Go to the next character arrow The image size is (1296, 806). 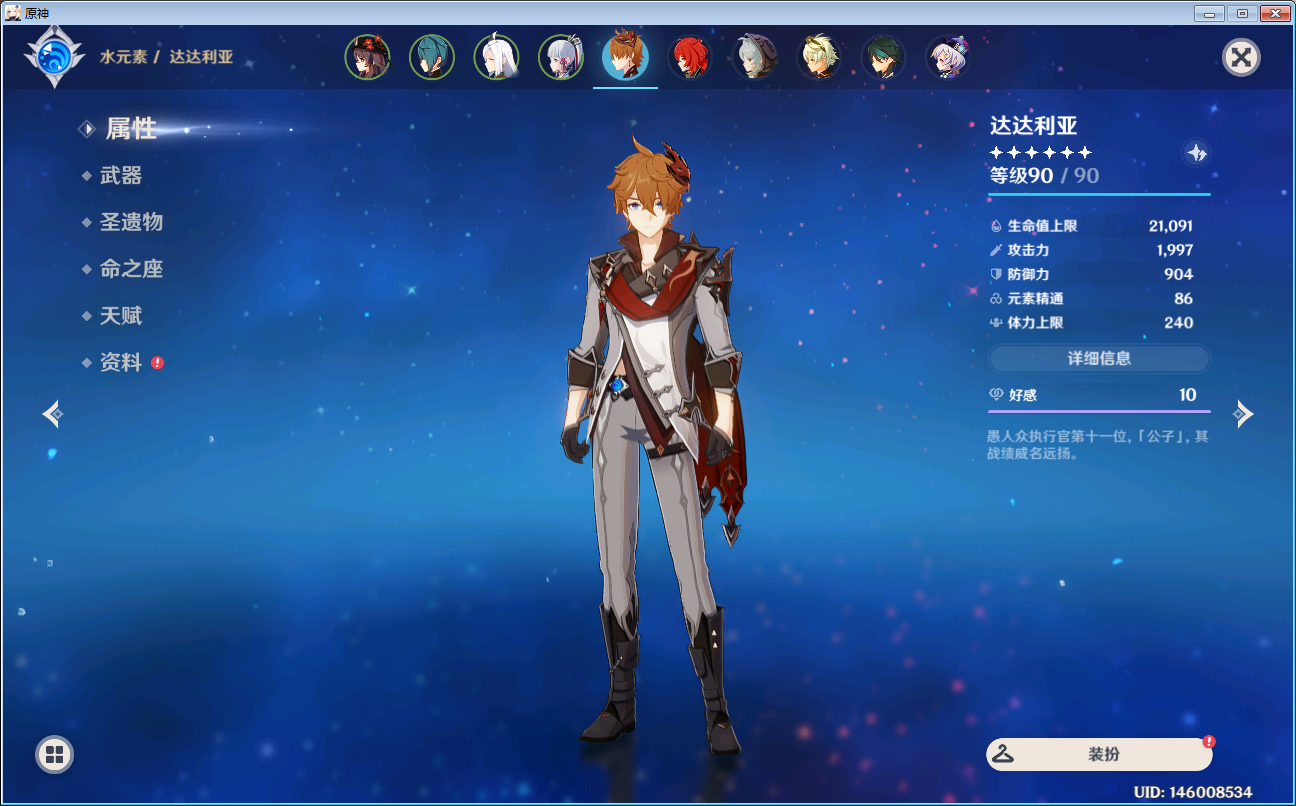pos(1243,413)
